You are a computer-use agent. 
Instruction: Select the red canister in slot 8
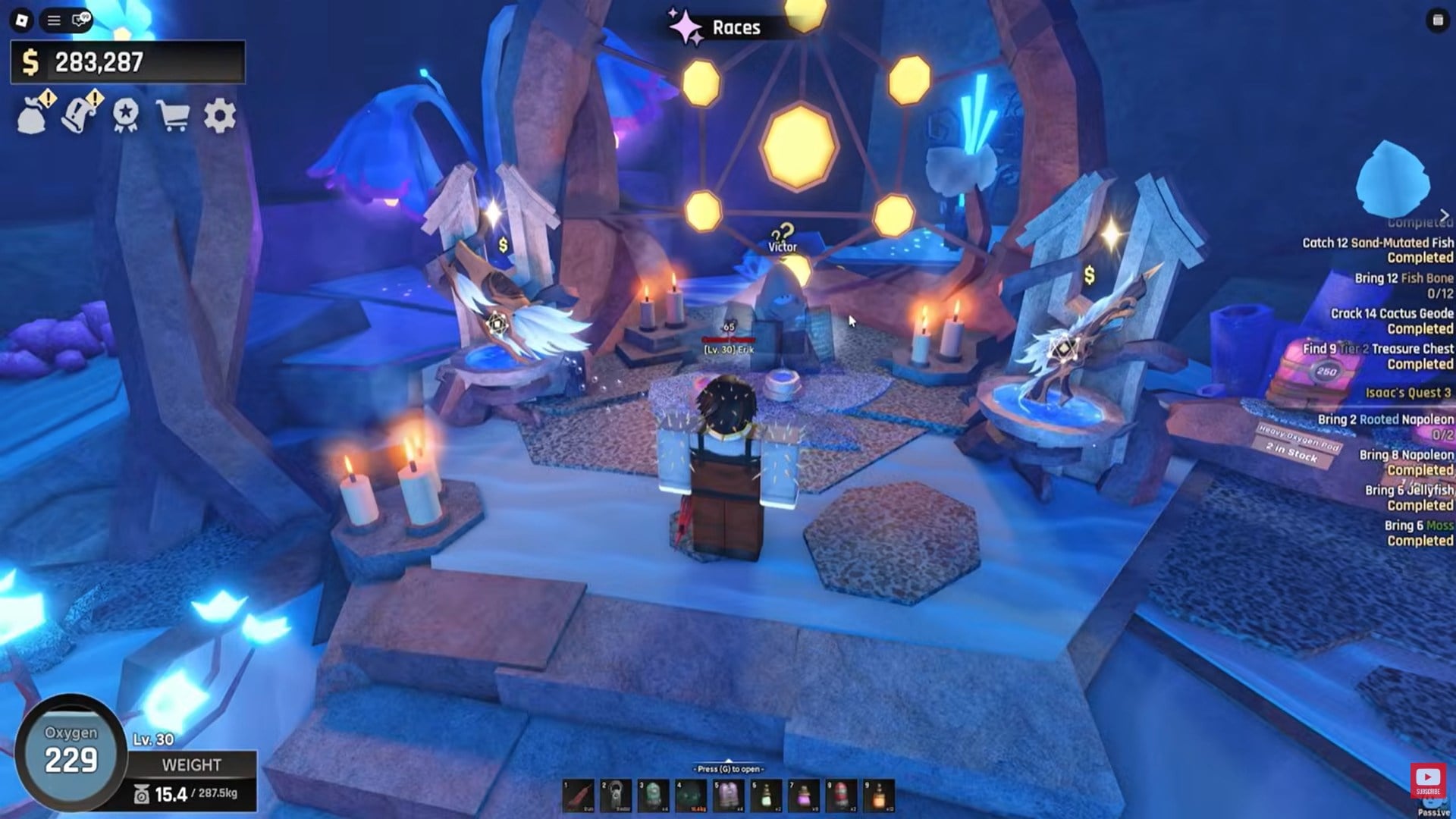841,796
